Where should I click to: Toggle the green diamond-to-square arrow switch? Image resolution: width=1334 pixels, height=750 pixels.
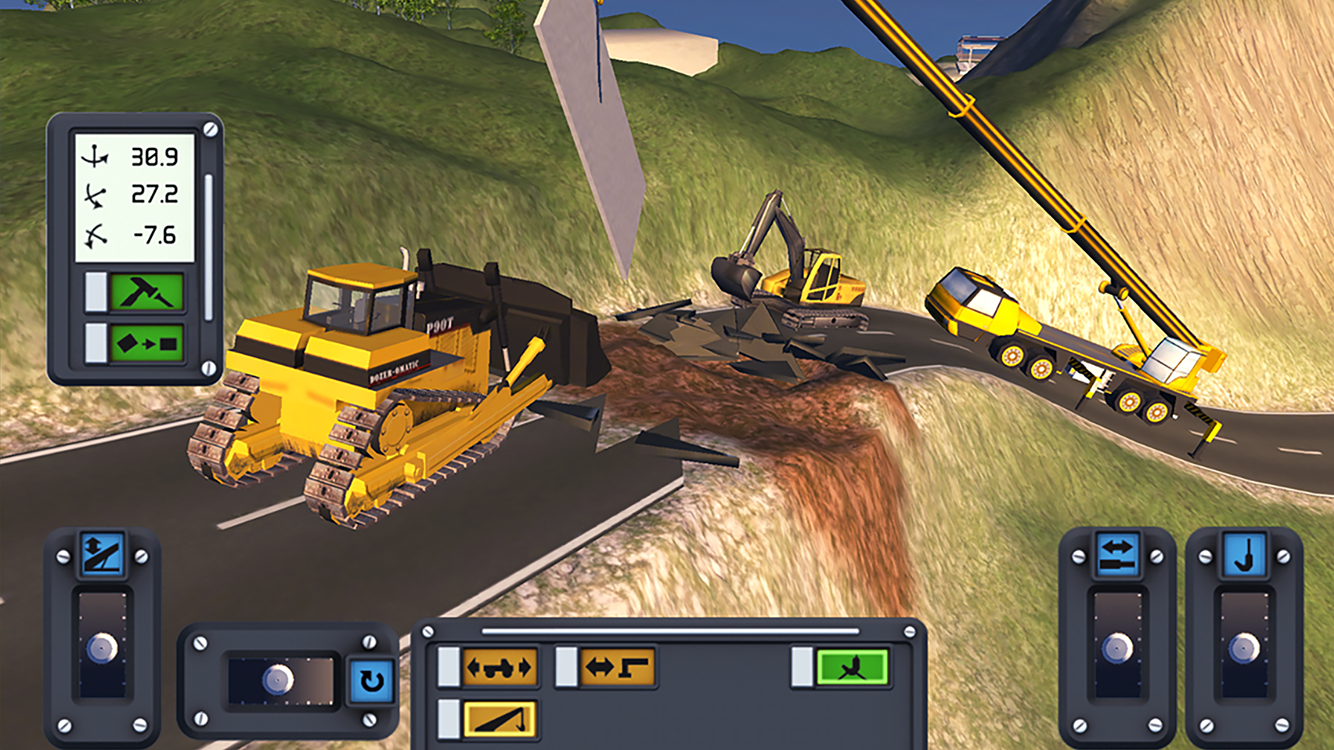pyautogui.click(x=147, y=343)
